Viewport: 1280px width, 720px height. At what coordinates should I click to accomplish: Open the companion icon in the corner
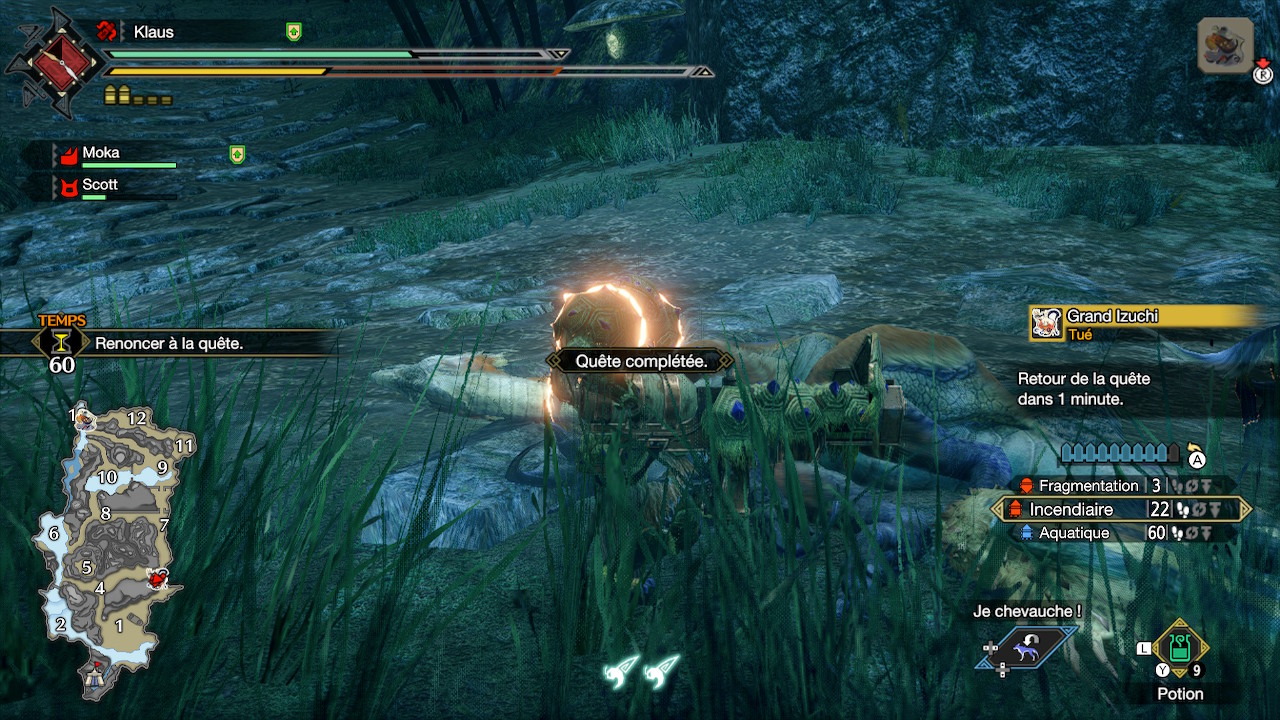[1225, 45]
